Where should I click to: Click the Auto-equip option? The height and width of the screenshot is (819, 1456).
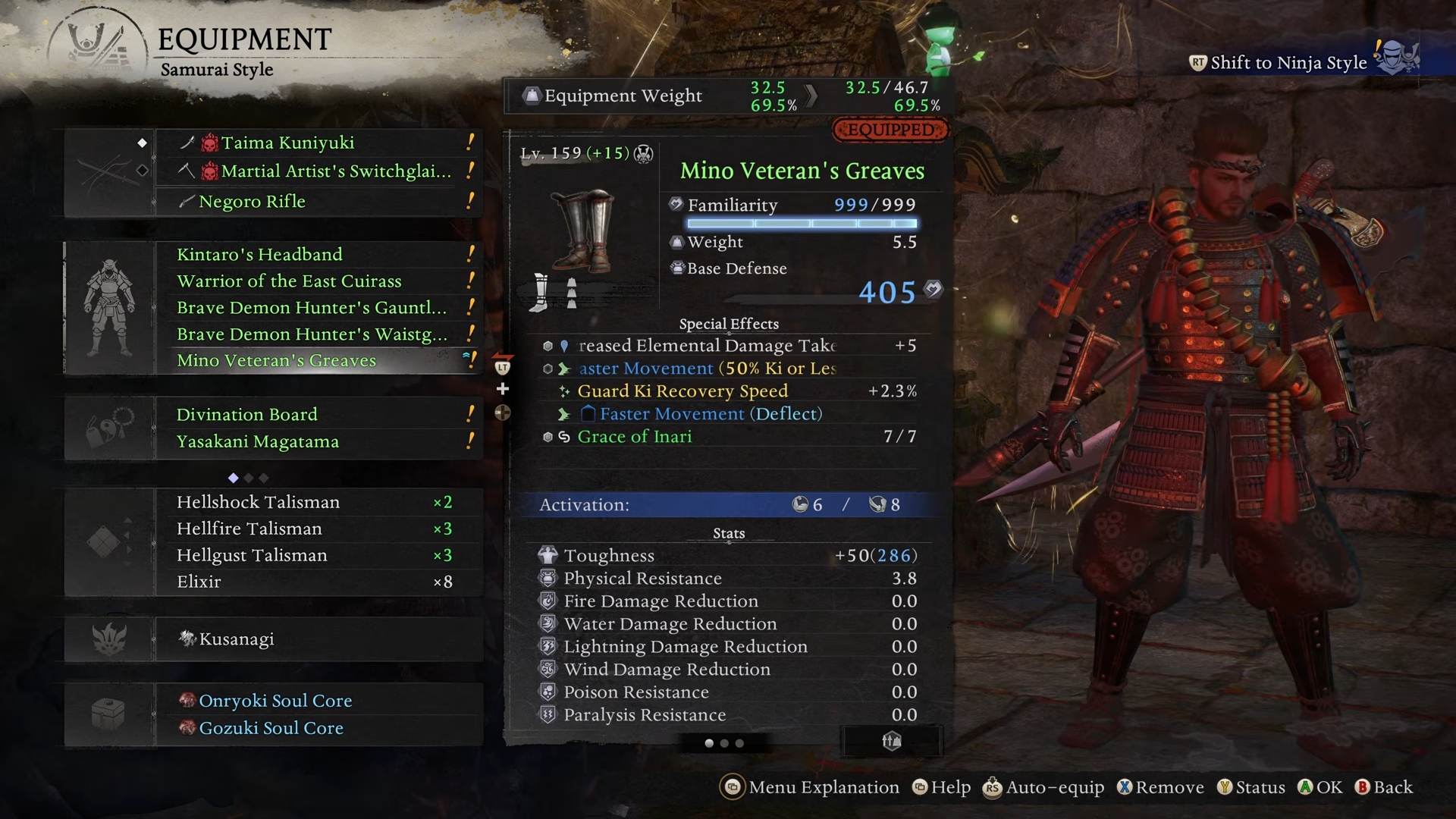[1044, 788]
